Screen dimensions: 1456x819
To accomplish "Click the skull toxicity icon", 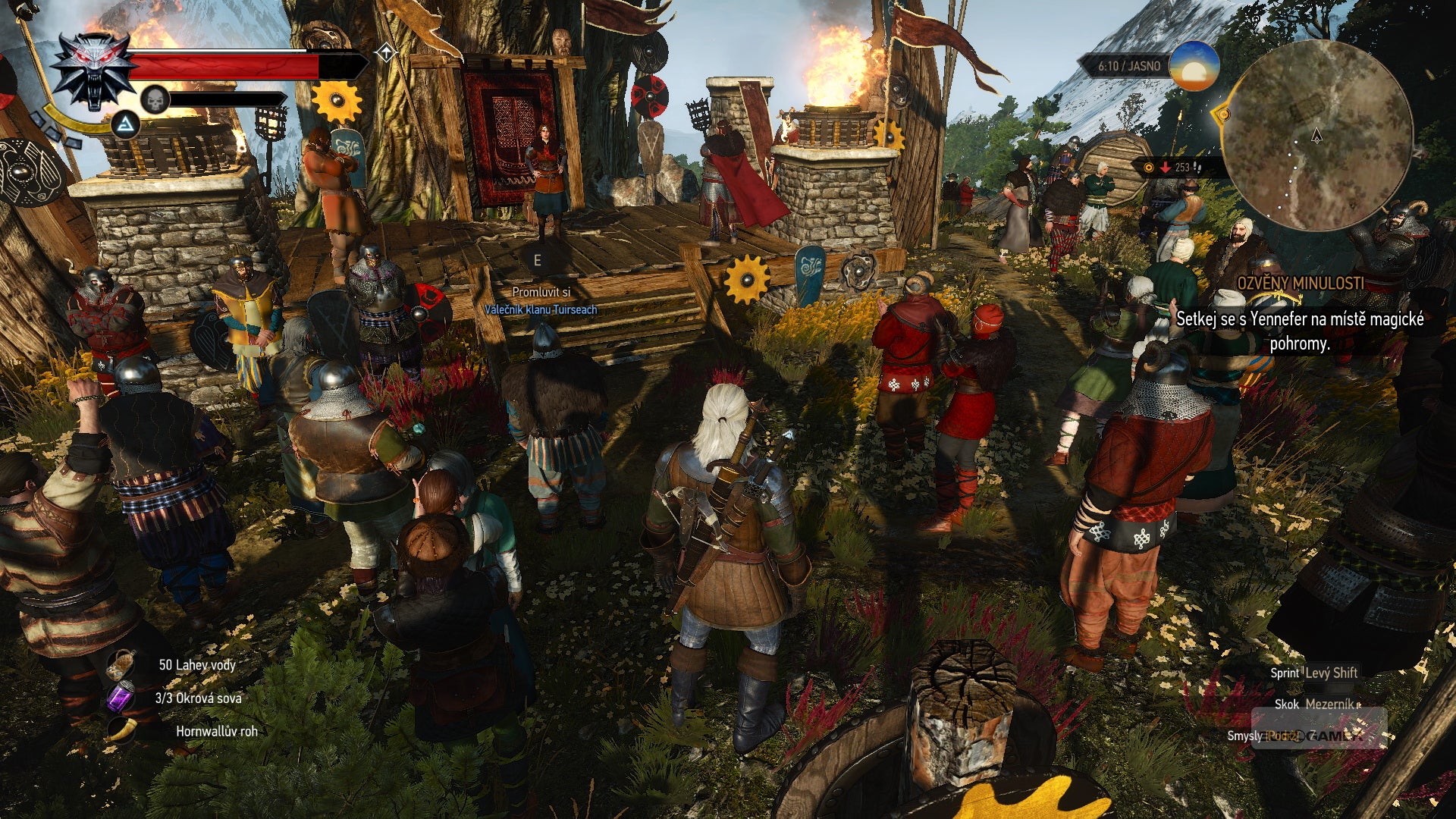I will pyautogui.click(x=155, y=99).
